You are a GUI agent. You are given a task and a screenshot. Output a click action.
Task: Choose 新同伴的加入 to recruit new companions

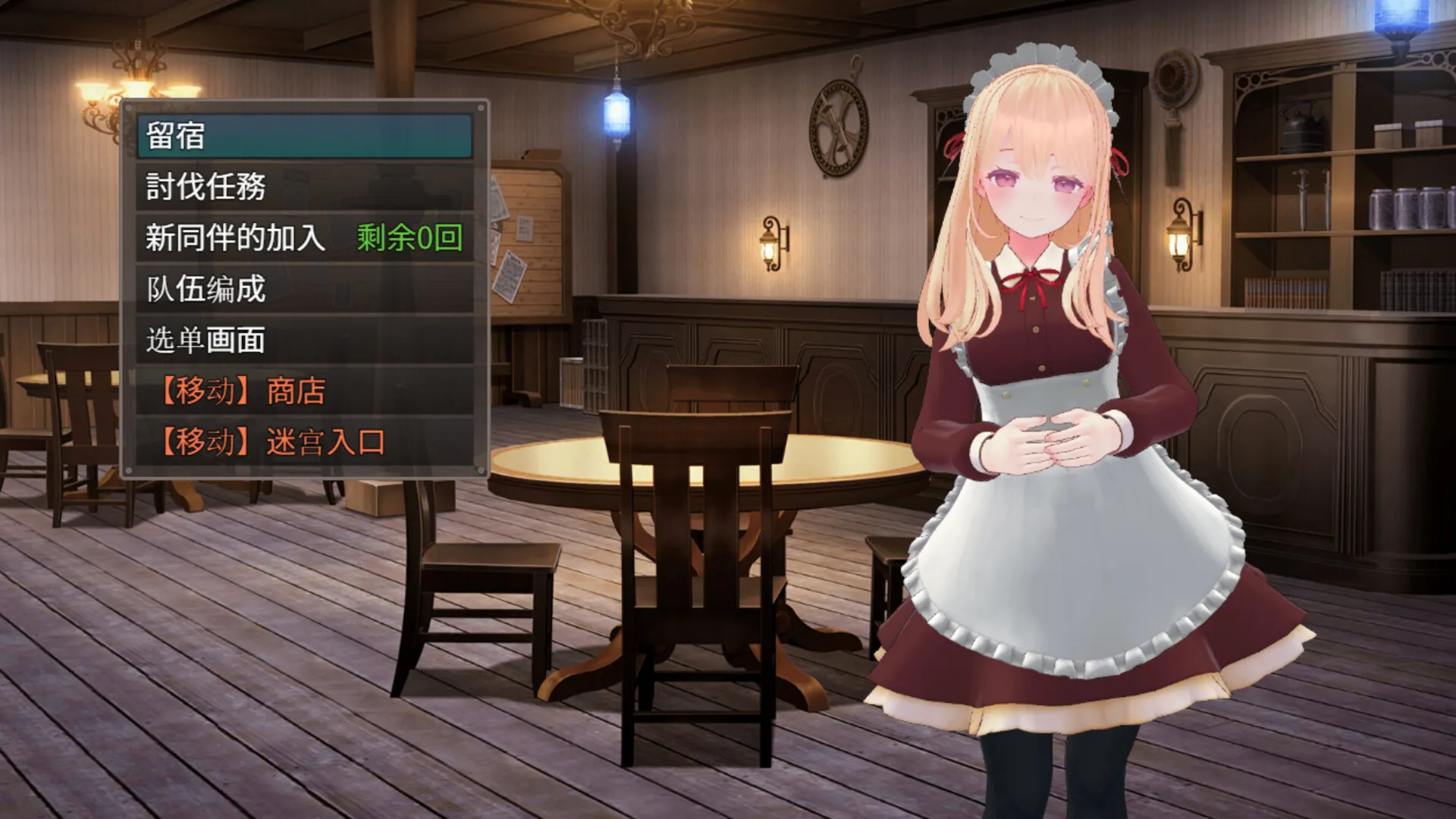235,239
